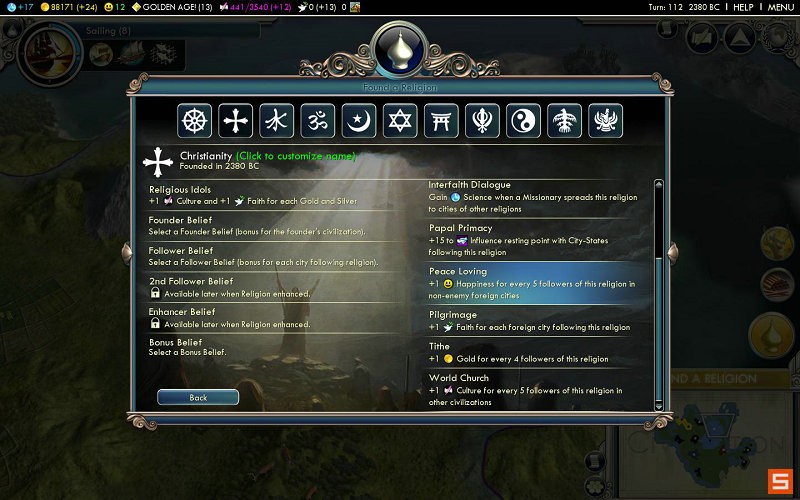Choose the Christianity cross icon
Screen dimensions: 800x500
pos(236,121)
